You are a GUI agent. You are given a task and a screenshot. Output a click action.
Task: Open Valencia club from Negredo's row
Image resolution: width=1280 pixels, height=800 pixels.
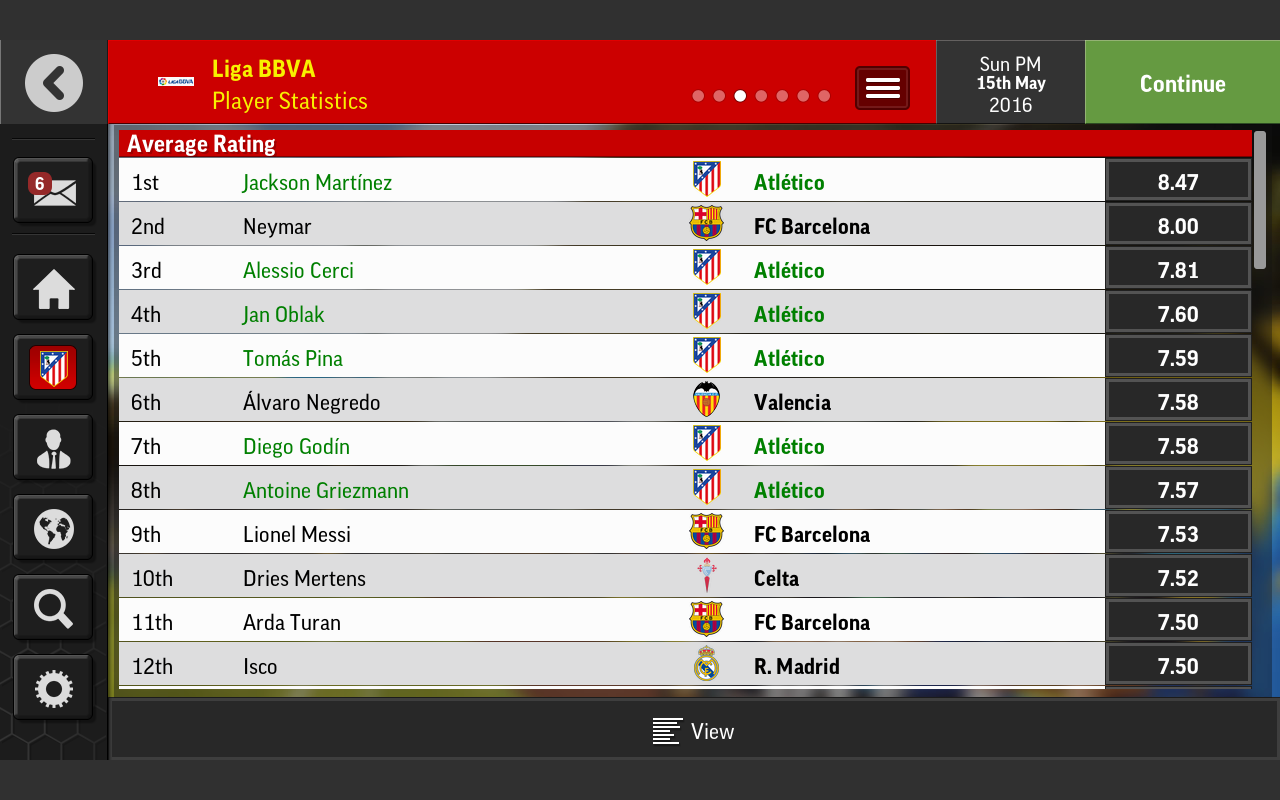[x=792, y=403]
